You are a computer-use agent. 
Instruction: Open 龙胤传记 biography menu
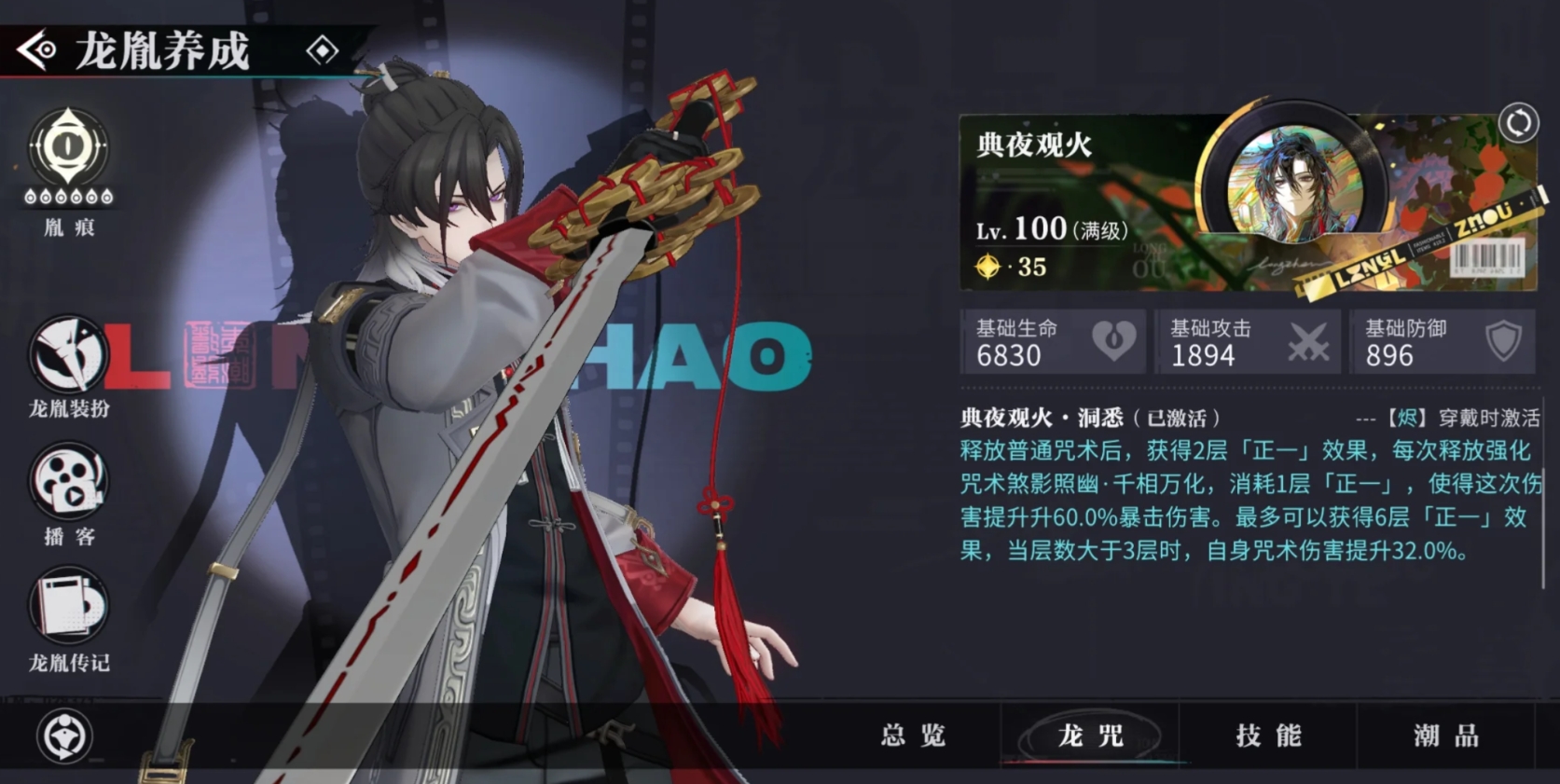[x=68, y=608]
